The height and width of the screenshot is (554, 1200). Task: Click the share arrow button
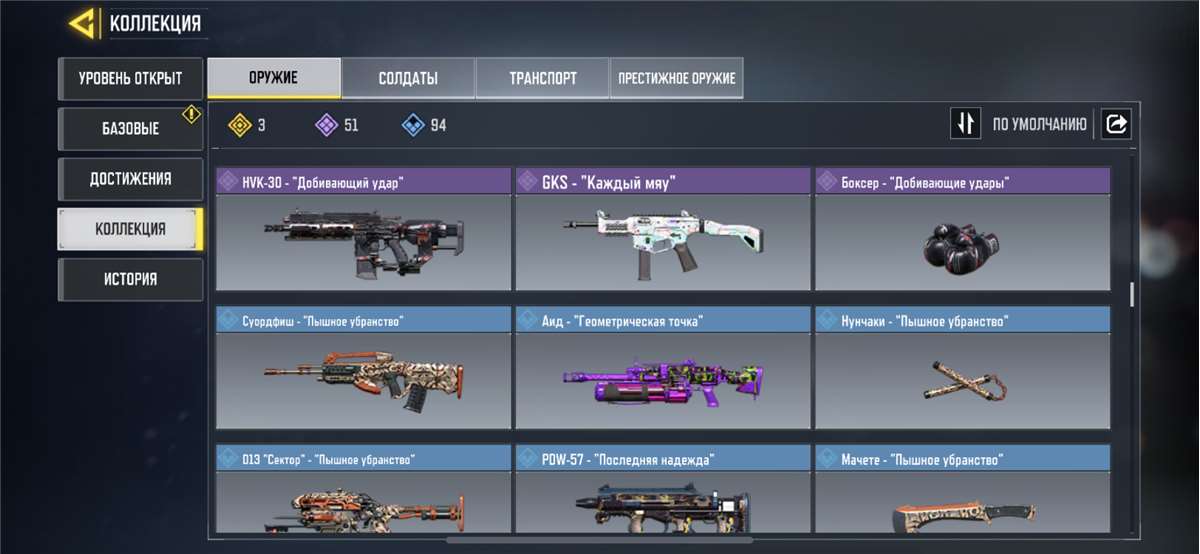1117,124
